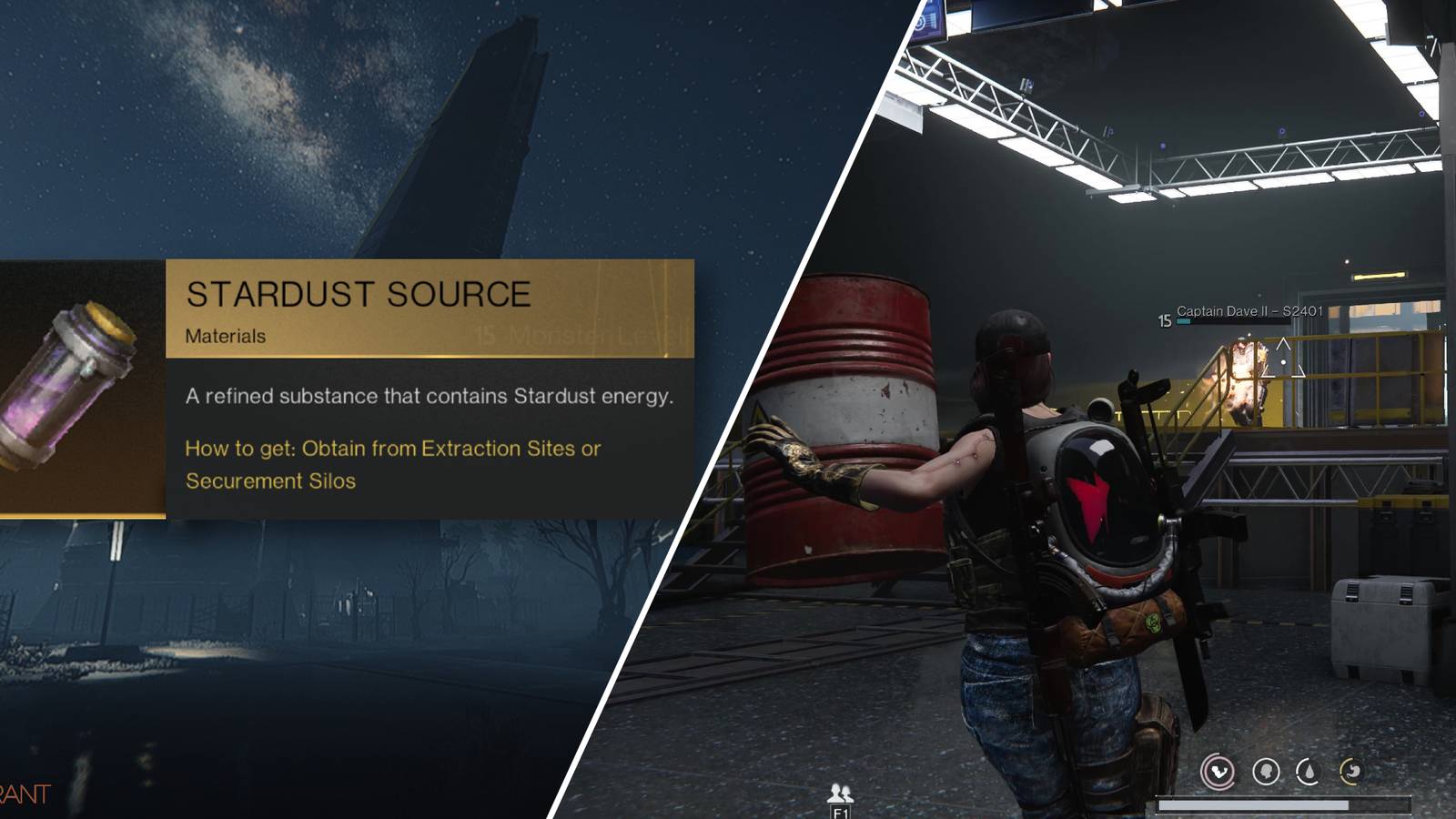This screenshot has width=1456, height=819.
Task: Click the stomach hunger icon
Action: (x=1353, y=771)
